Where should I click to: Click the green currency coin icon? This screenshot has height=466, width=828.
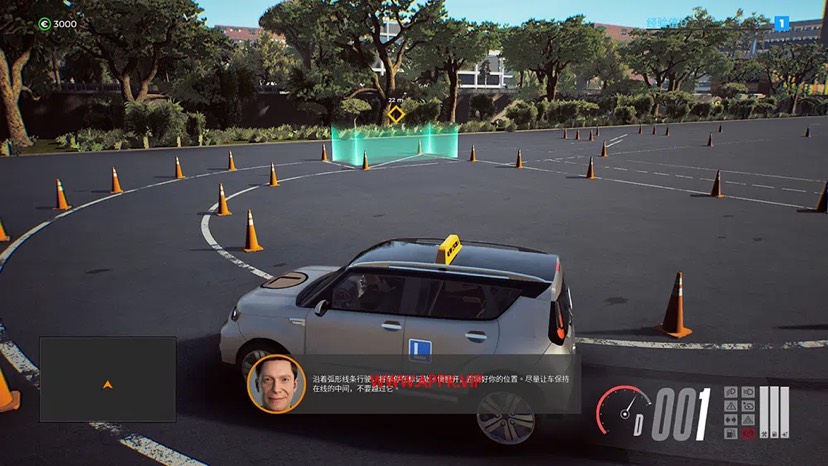(x=44, y=23)
